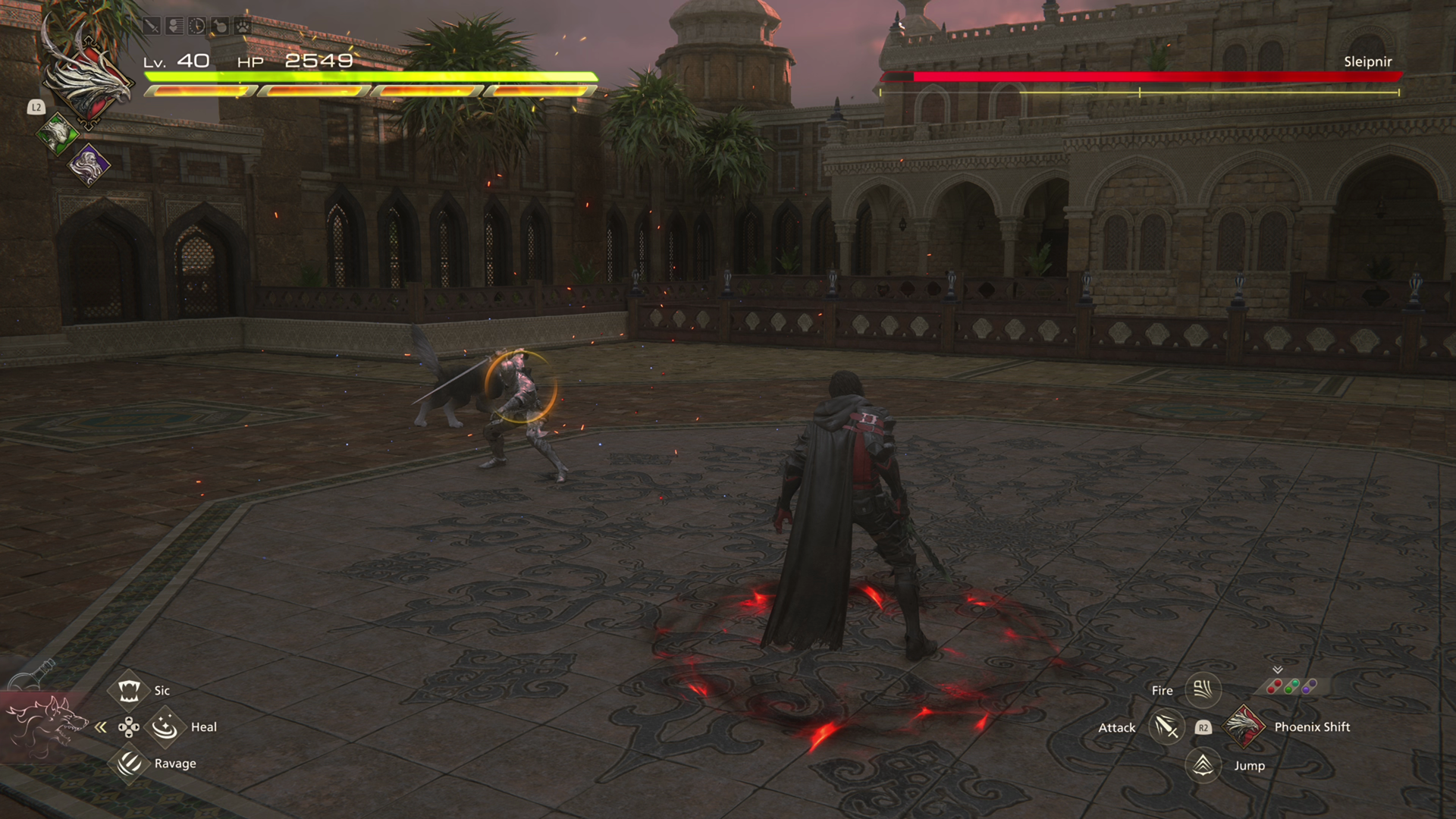Click the double-arrow beside the Torgal commands
The height and width of the screenshot is (819, 1456).
tap(101, 728)
